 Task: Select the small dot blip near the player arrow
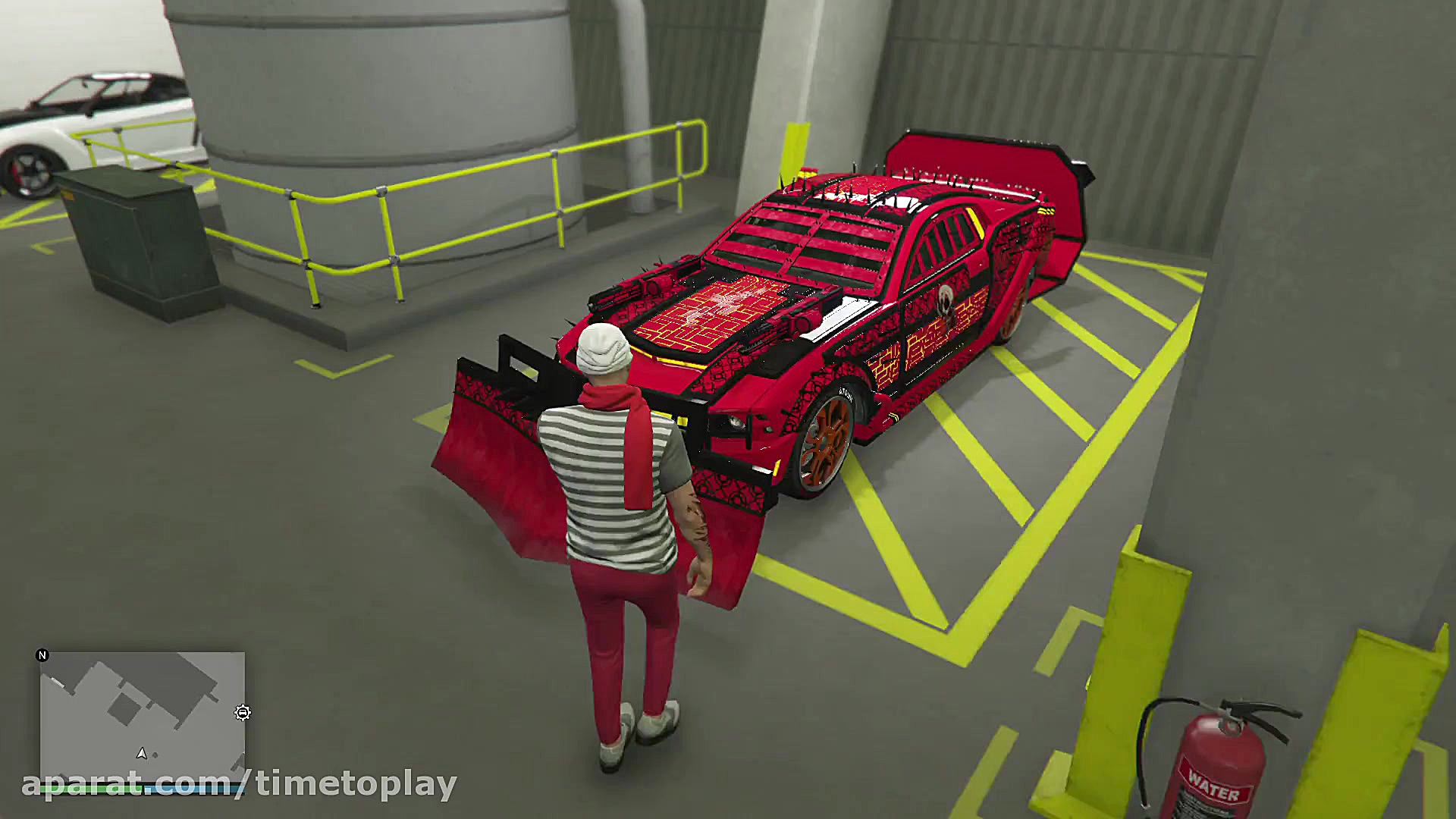pyautogui.click(x=155, y=755)
